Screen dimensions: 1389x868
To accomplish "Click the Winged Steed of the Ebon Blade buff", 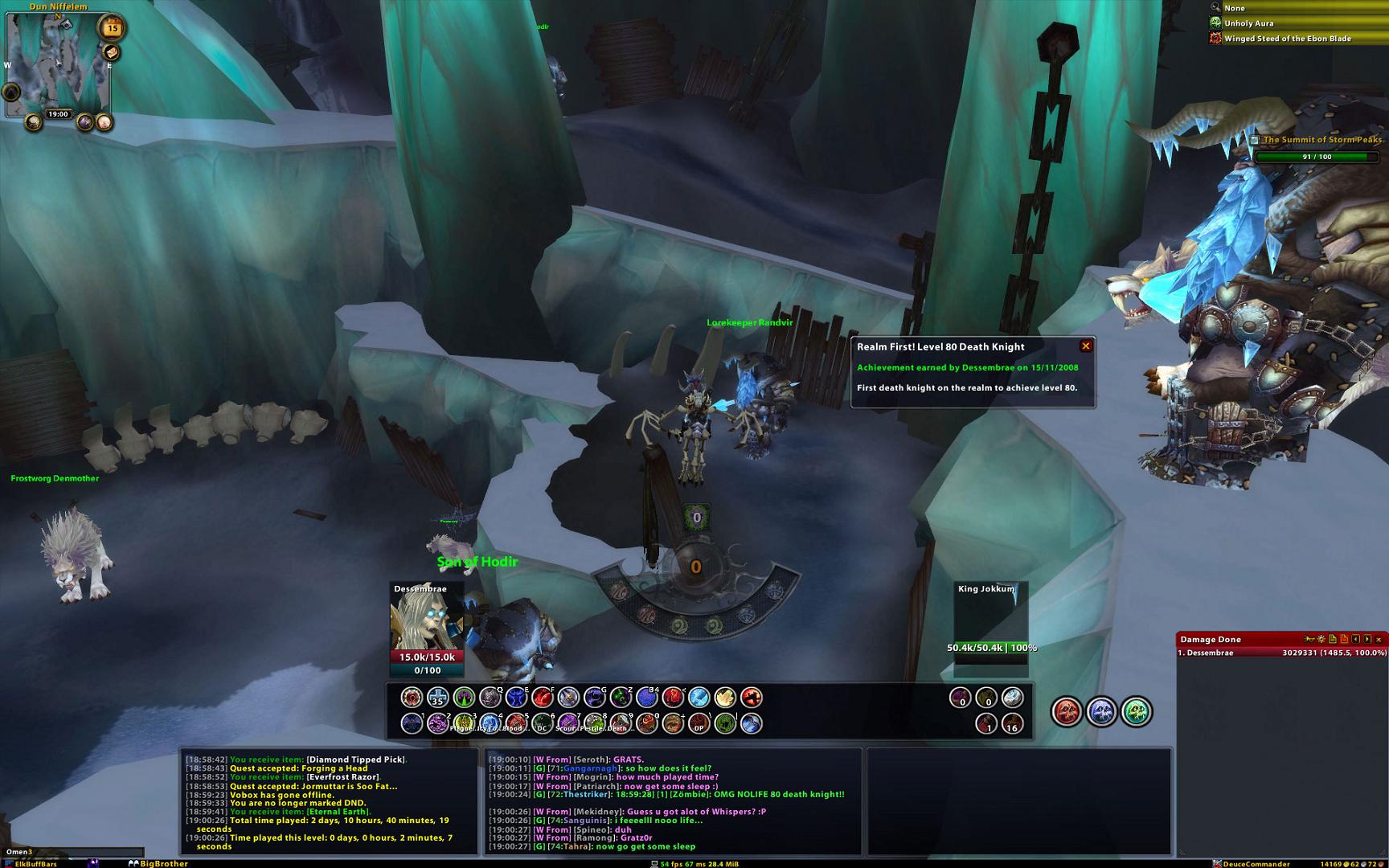I will pos(1287,39).
